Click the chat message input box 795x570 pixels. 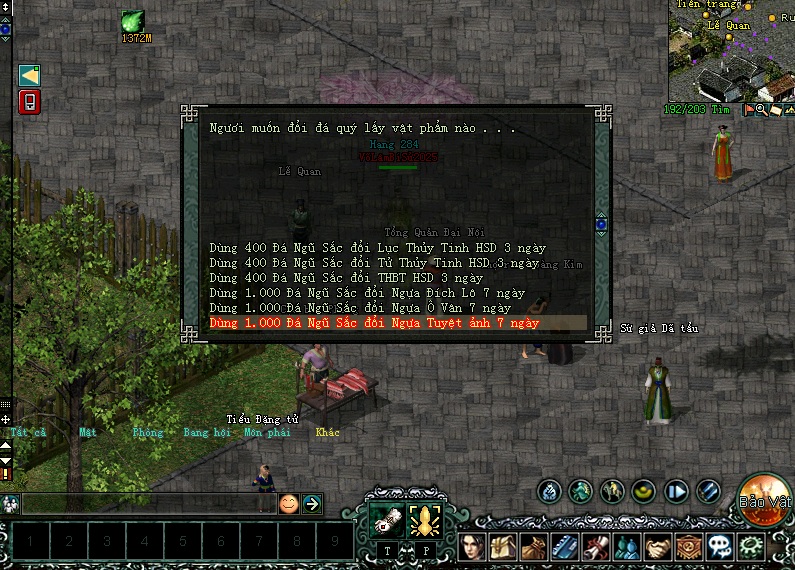(x=147, y=504)
